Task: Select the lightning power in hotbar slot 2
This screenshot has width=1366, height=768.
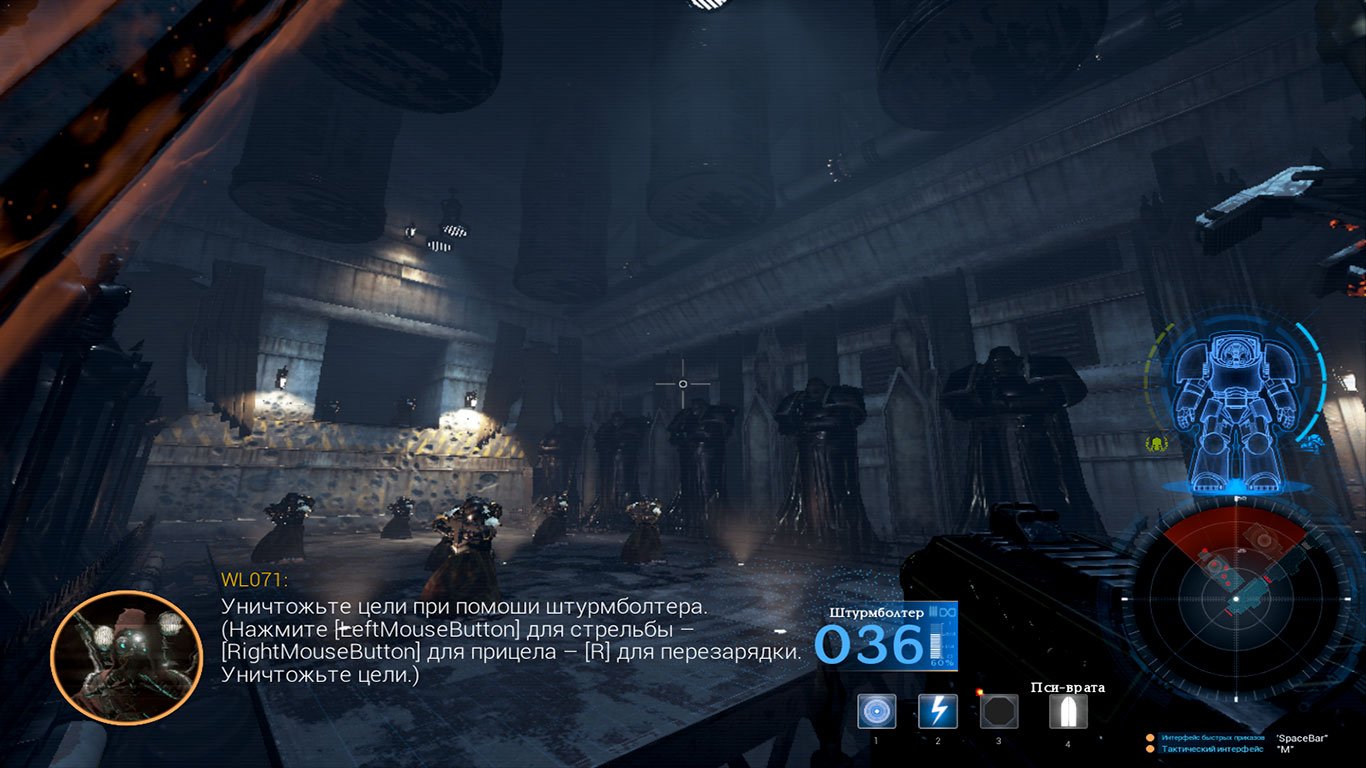Action: coord(939,712)
